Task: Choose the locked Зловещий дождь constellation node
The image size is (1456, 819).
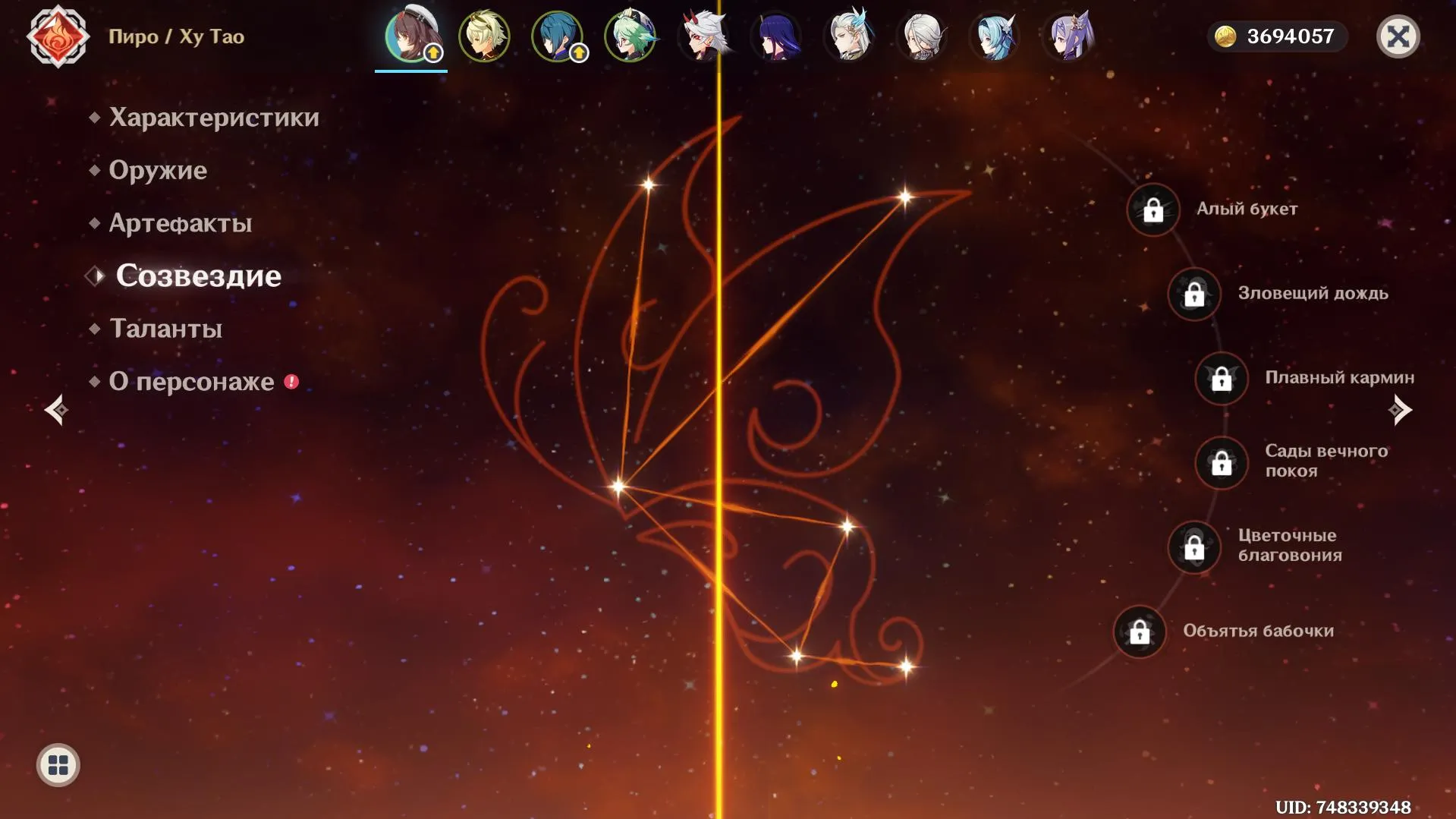Action: (1194, 295)
